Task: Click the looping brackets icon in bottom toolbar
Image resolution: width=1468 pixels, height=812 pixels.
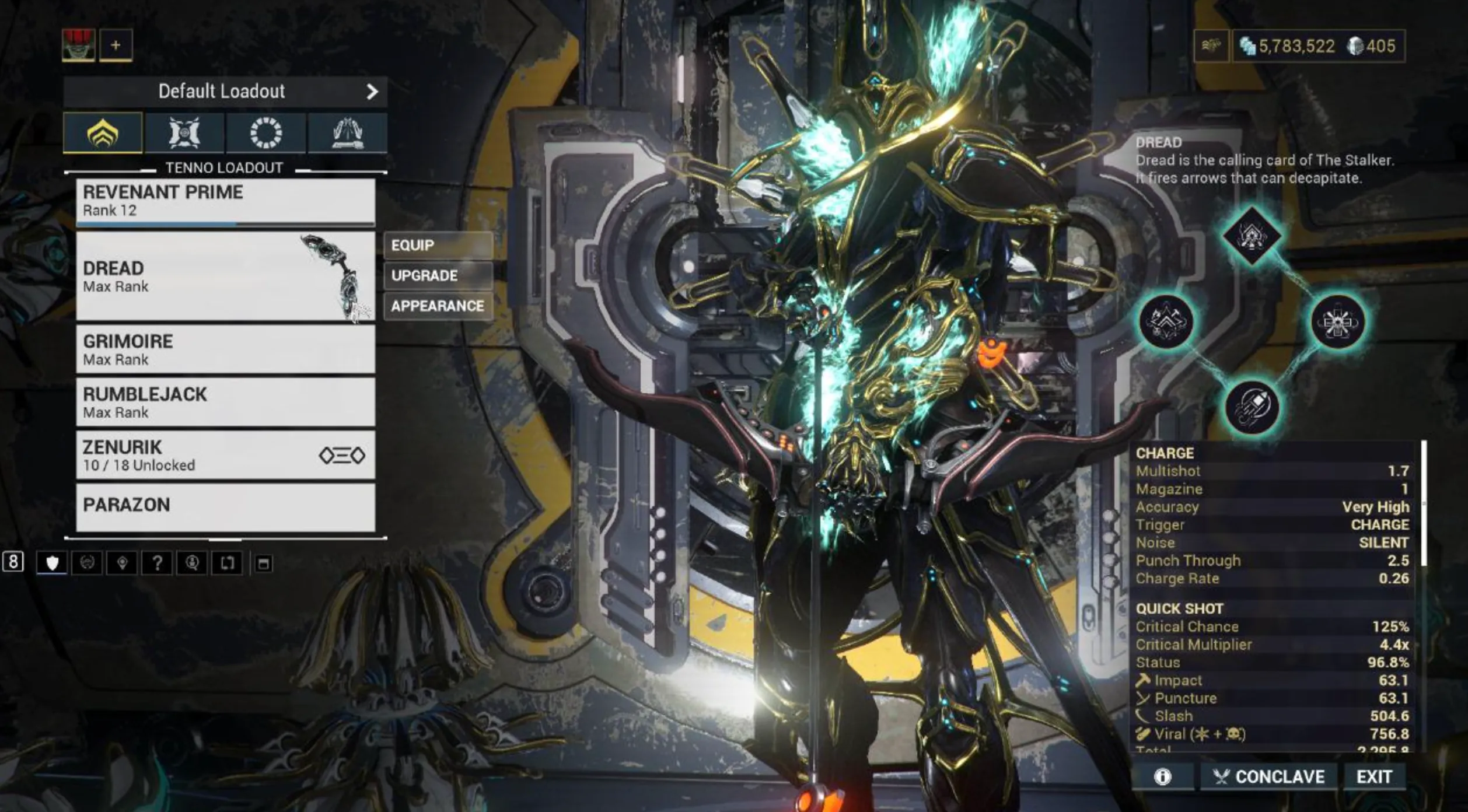Action: pyautogui.click(x=228, y=562)
